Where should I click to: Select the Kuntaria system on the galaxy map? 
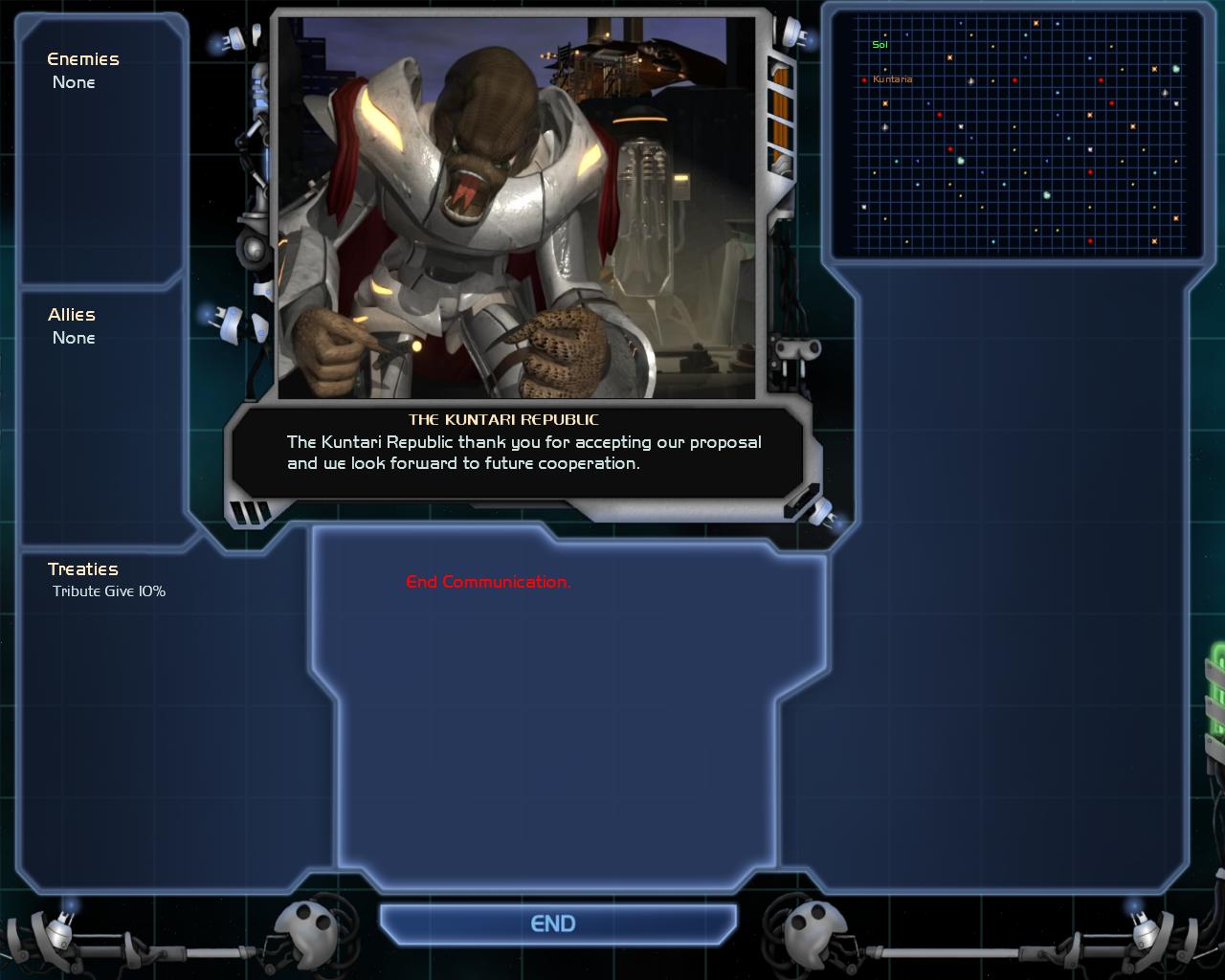coord(865,79)
